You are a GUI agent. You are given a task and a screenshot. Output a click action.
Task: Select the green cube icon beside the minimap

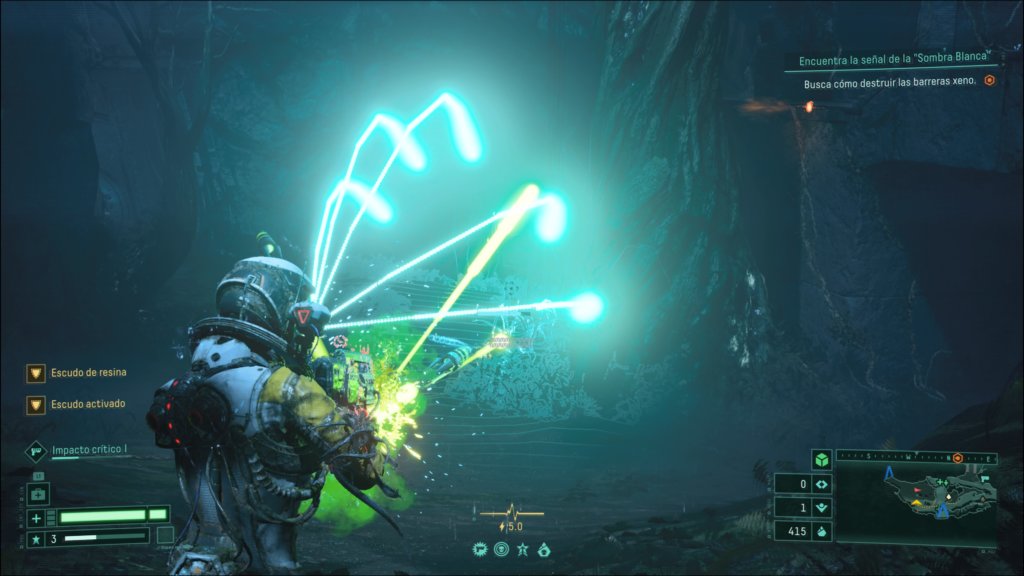coord(821,460)
